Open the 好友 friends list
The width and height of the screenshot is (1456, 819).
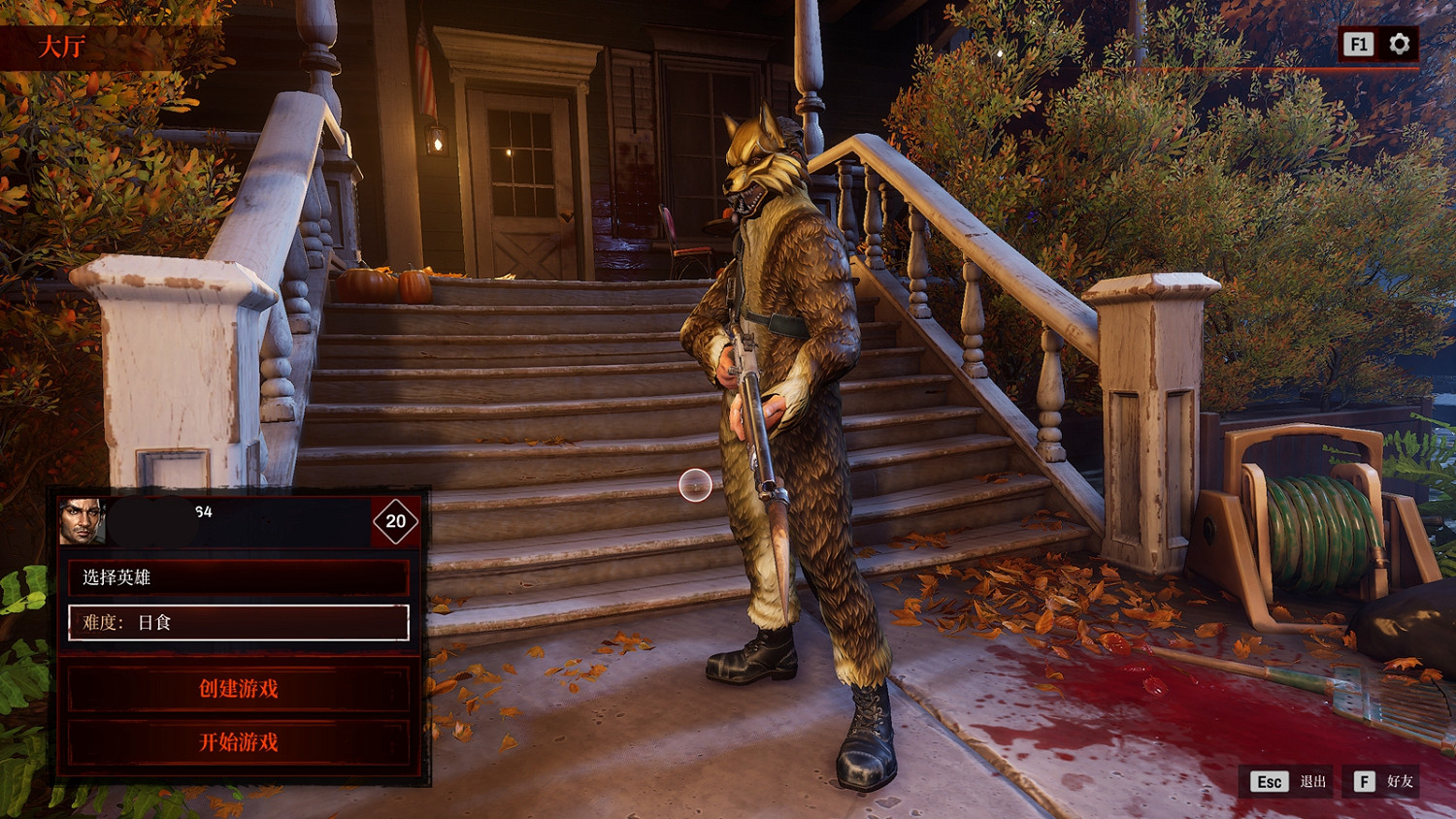coord(1382,781)
